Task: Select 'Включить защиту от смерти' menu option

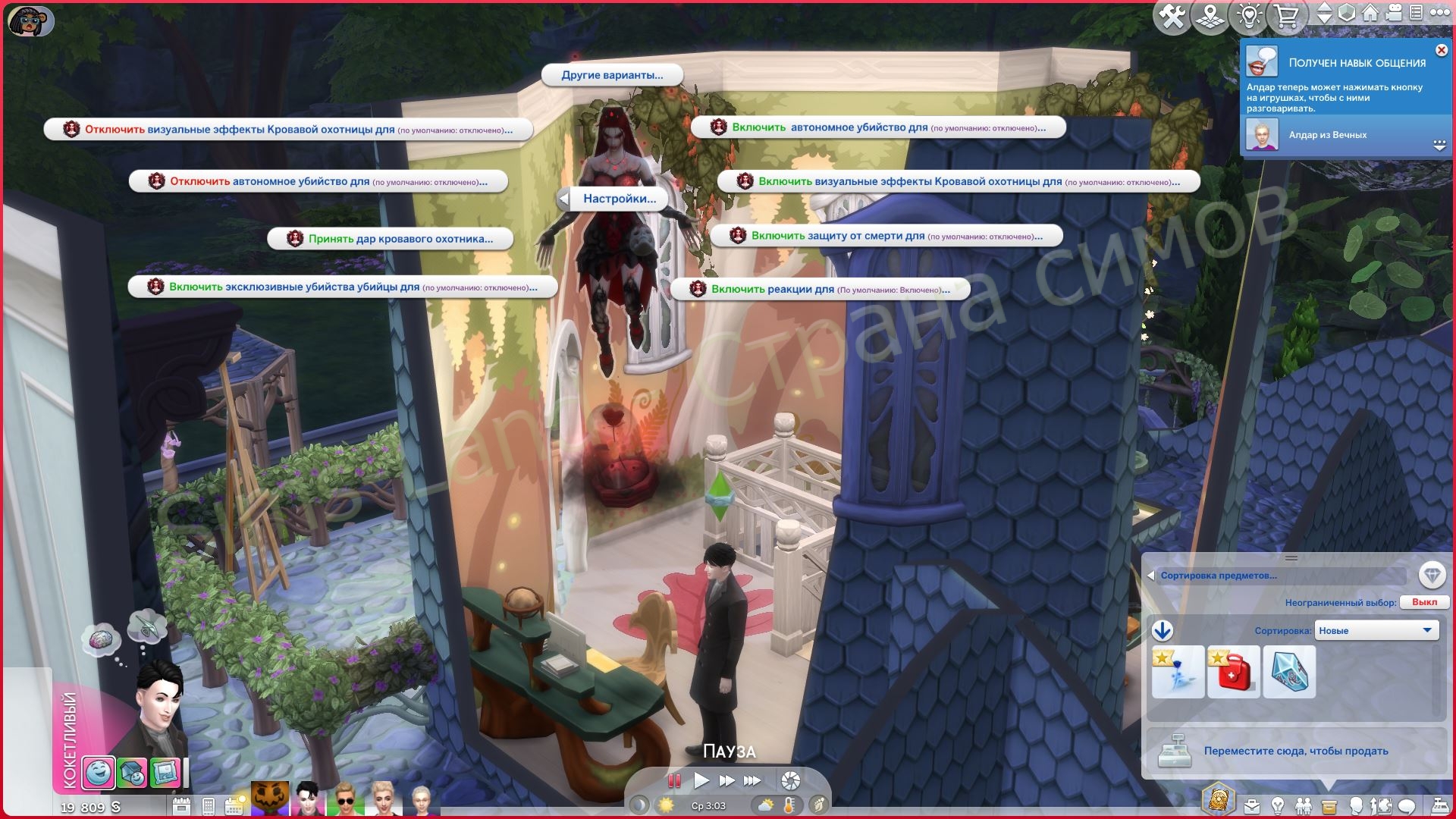Action: point(887,236)
